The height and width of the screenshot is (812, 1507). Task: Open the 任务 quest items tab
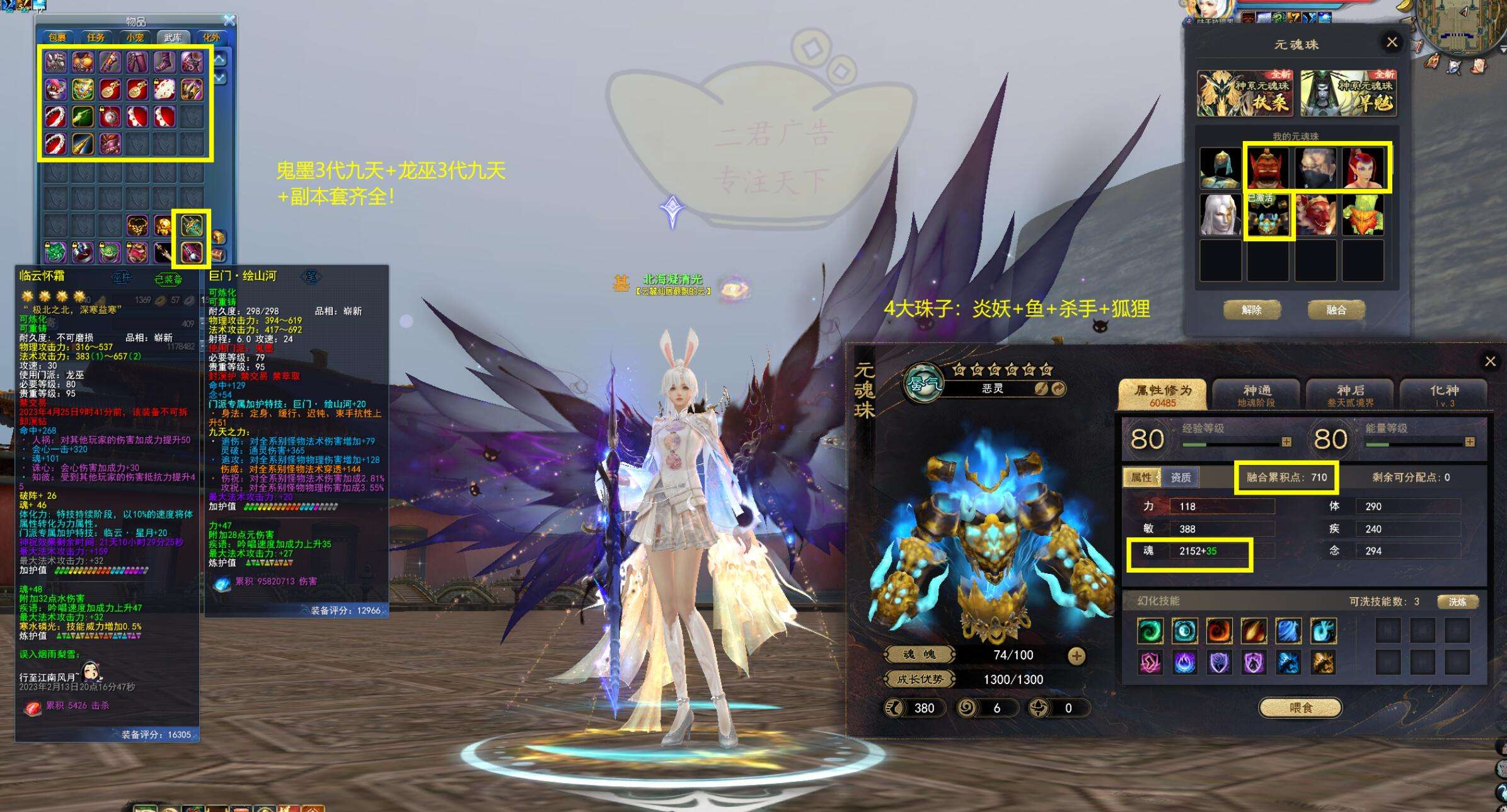[x=96, y=38]
